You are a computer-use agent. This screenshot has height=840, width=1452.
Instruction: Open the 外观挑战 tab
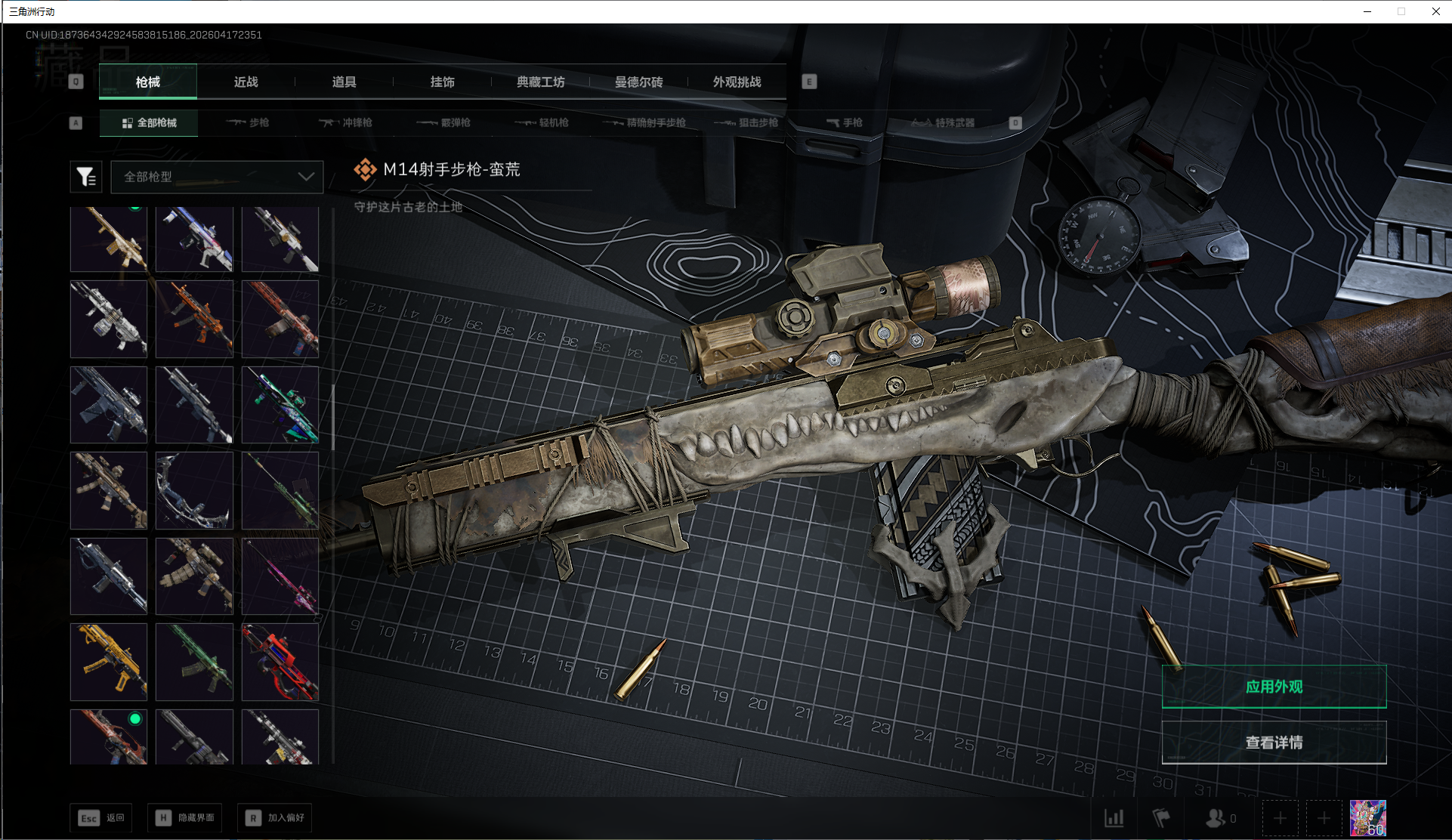pyautogui.click(x=737, y=82)
